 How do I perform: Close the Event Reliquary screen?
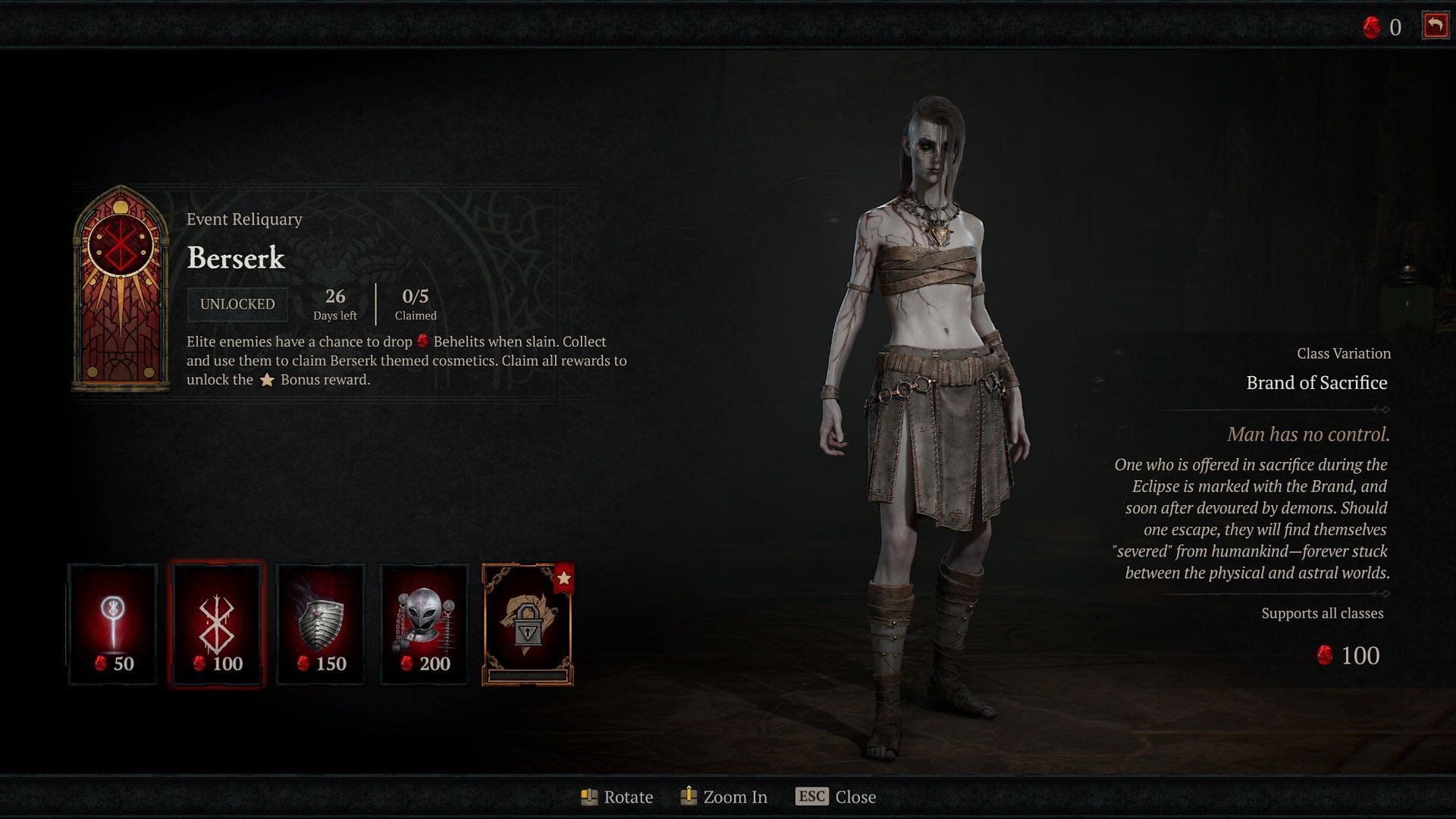[836, 796]
